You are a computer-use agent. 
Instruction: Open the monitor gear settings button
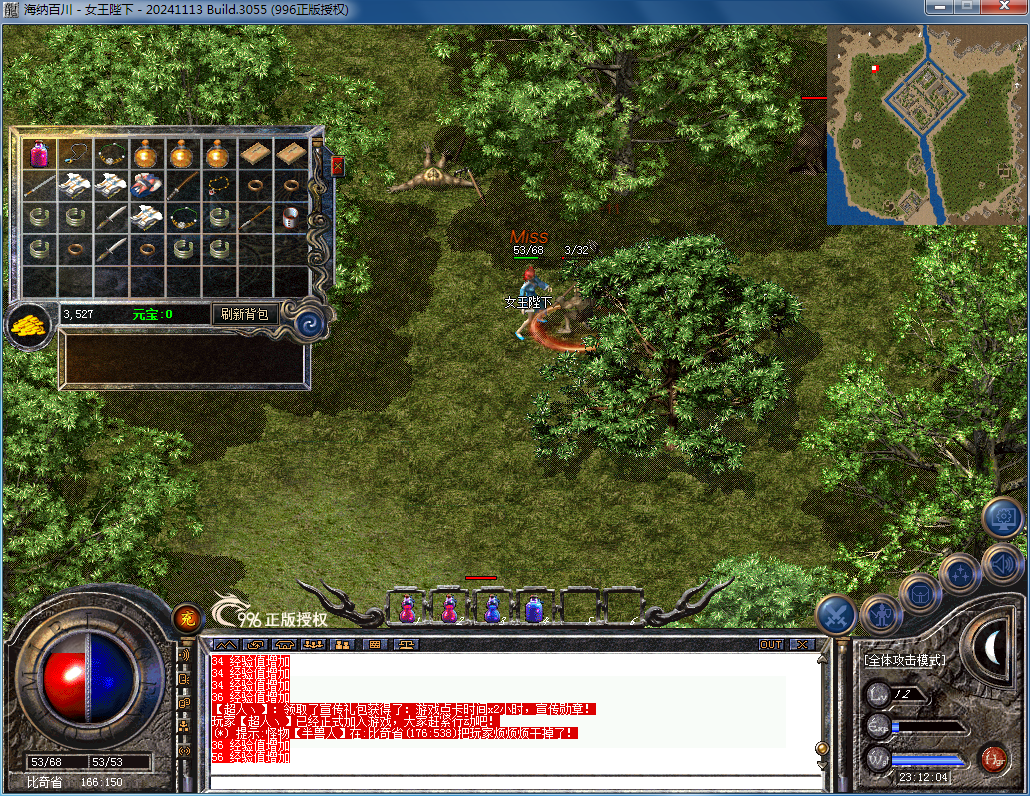1003,517
